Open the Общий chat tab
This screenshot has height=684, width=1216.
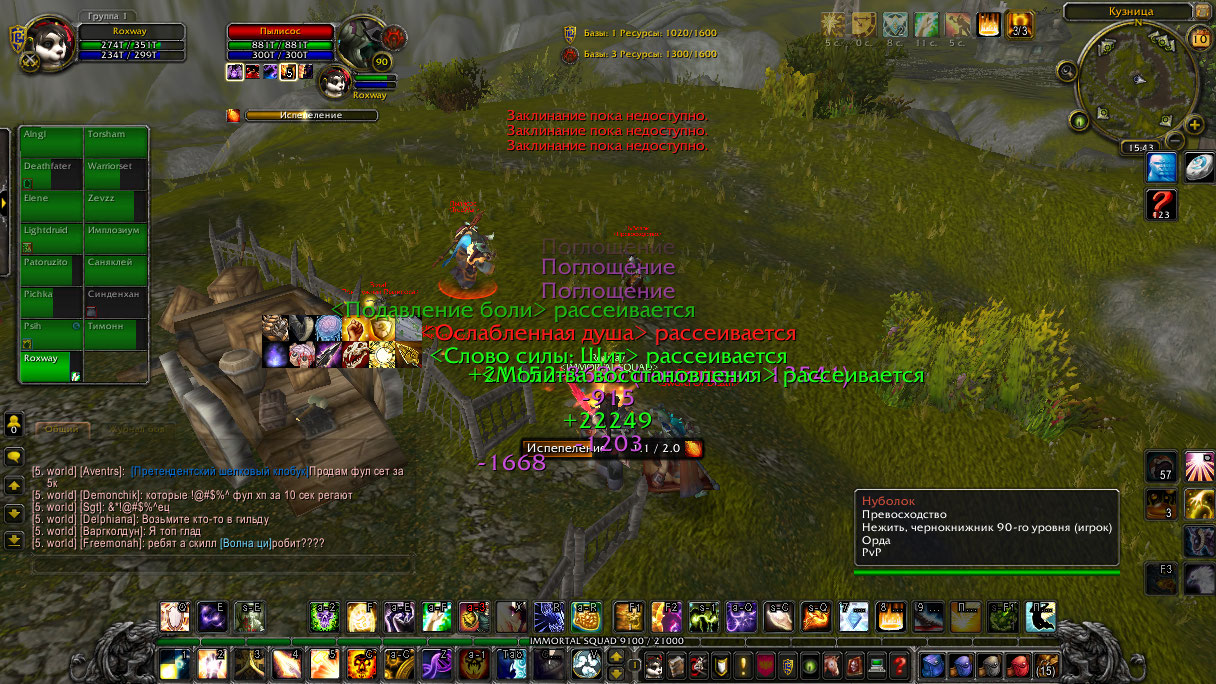coord(62,430)
